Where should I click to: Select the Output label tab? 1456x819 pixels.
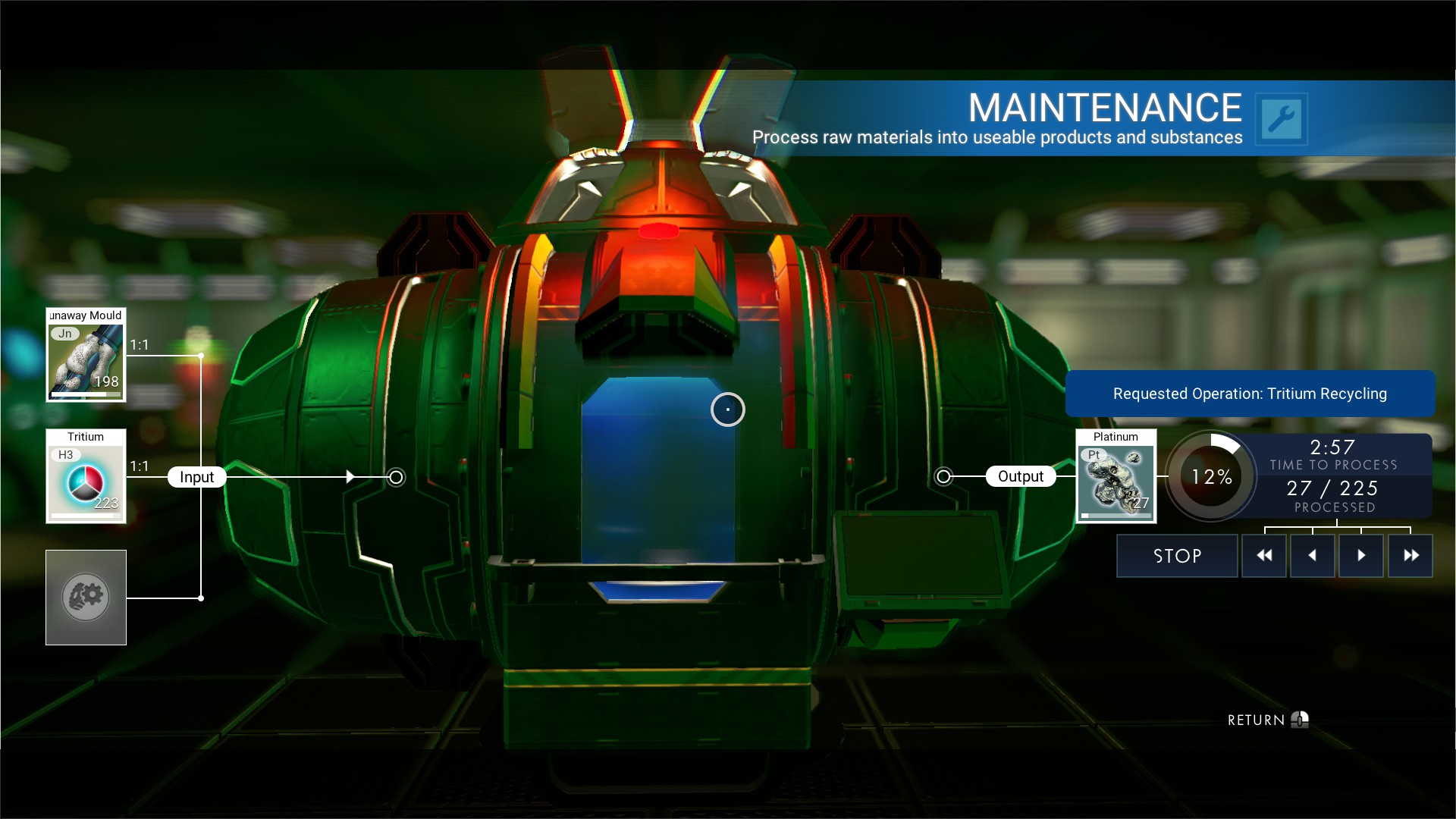(1021, 476)
